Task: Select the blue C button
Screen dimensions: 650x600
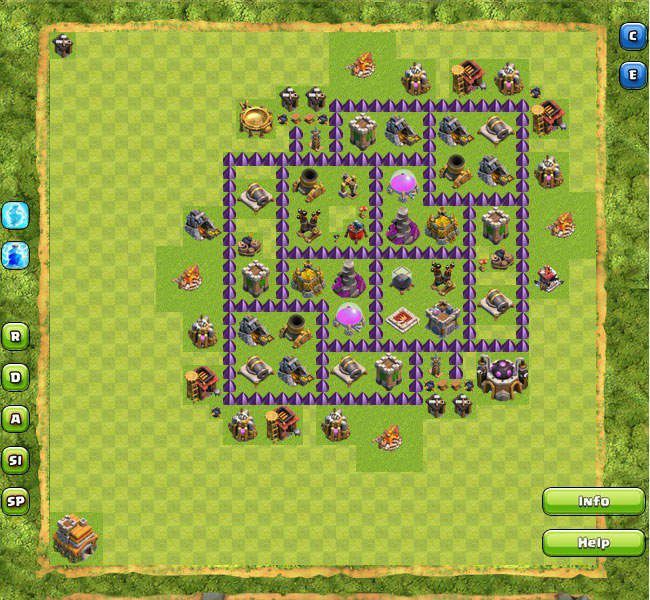Action: [632, 37]
